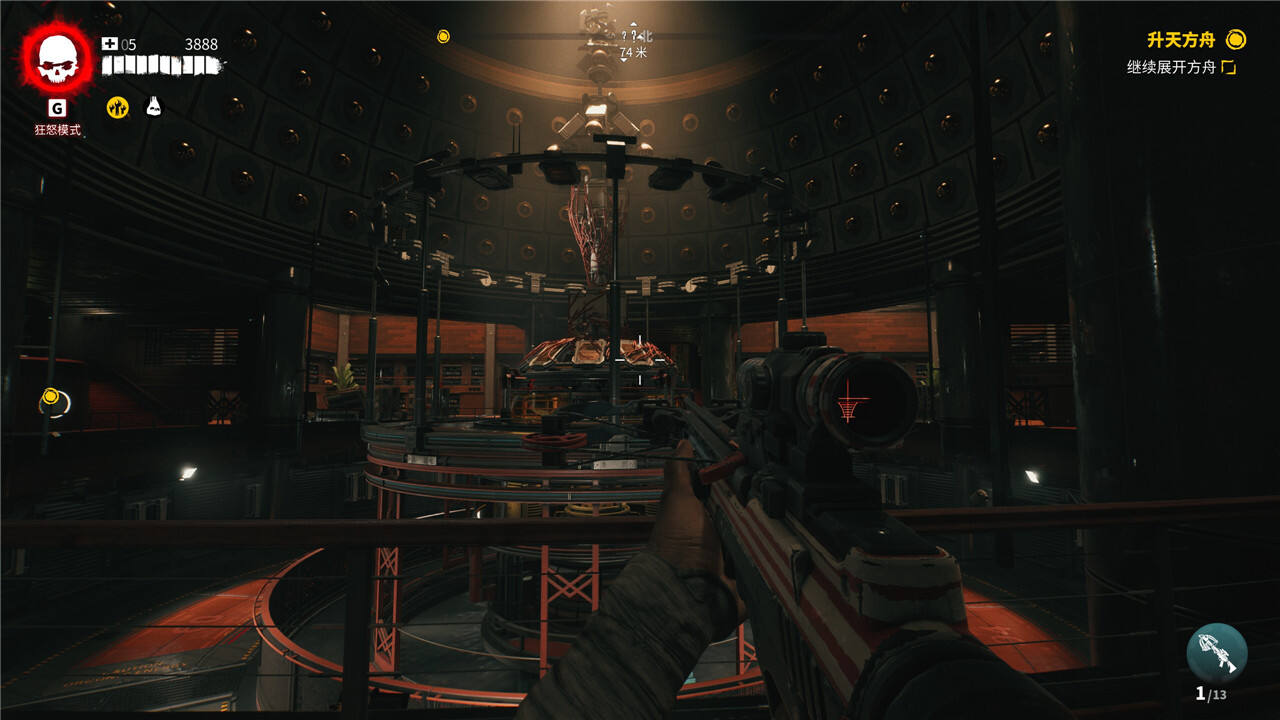1280x720 pixels.
Task: Select the yellow raised-fists status icon
Action: (118, 107)
